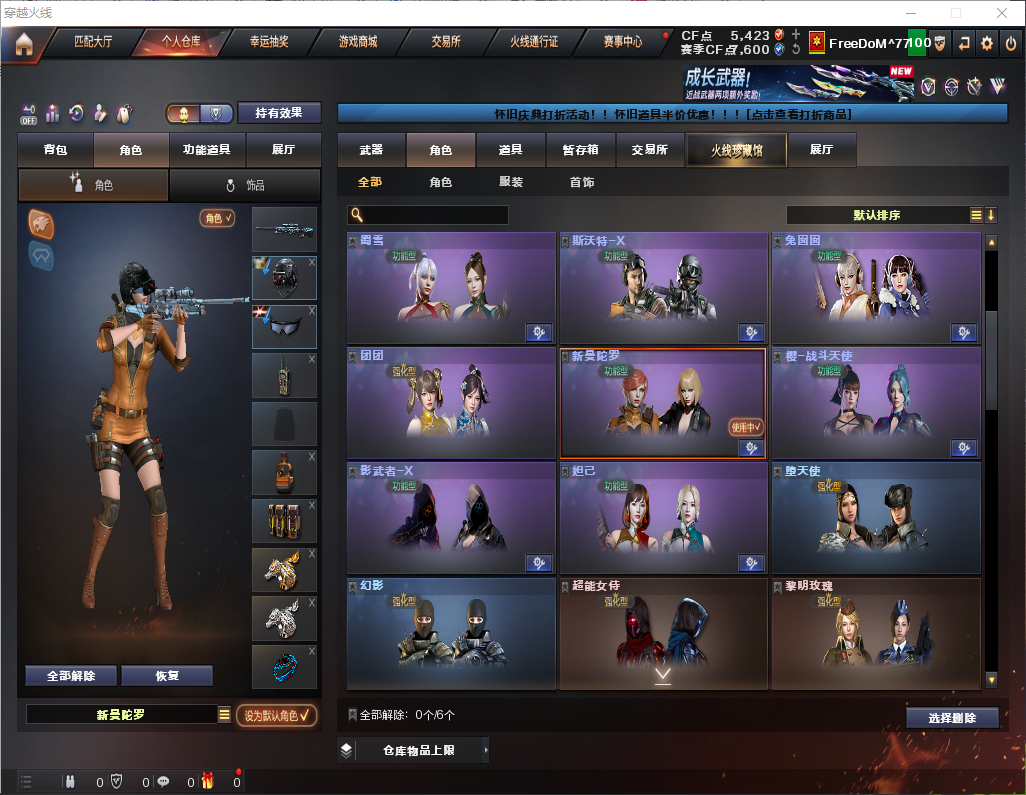Click 全部解除 to unequip everything

(x=71, y=676)
